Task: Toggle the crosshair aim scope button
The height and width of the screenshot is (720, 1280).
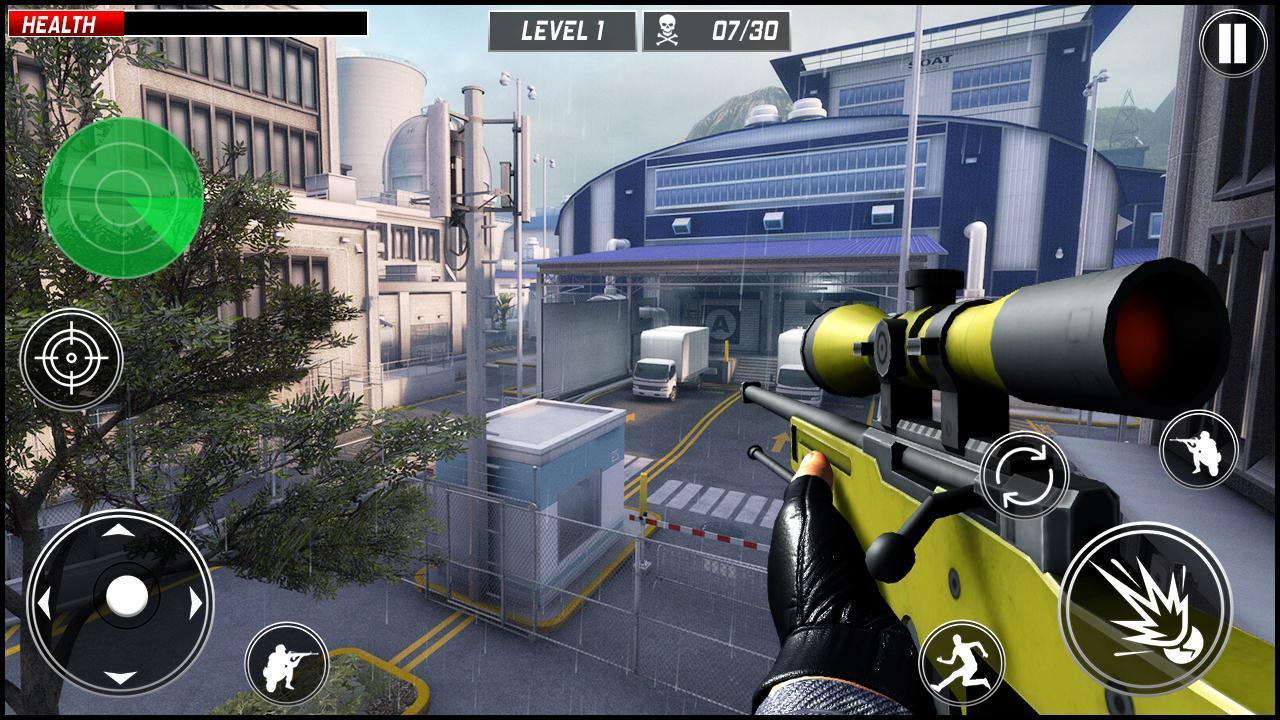Action: coord(71,358)
